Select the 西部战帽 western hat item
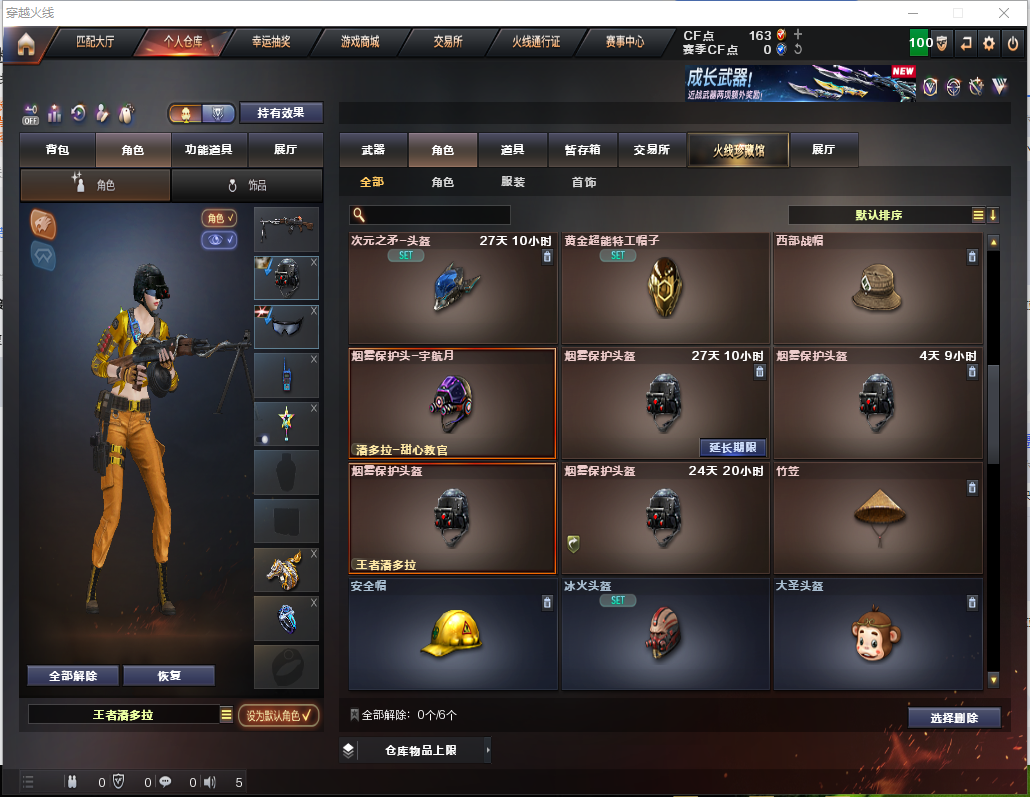 pyautogui.click(x=877, y=289)
